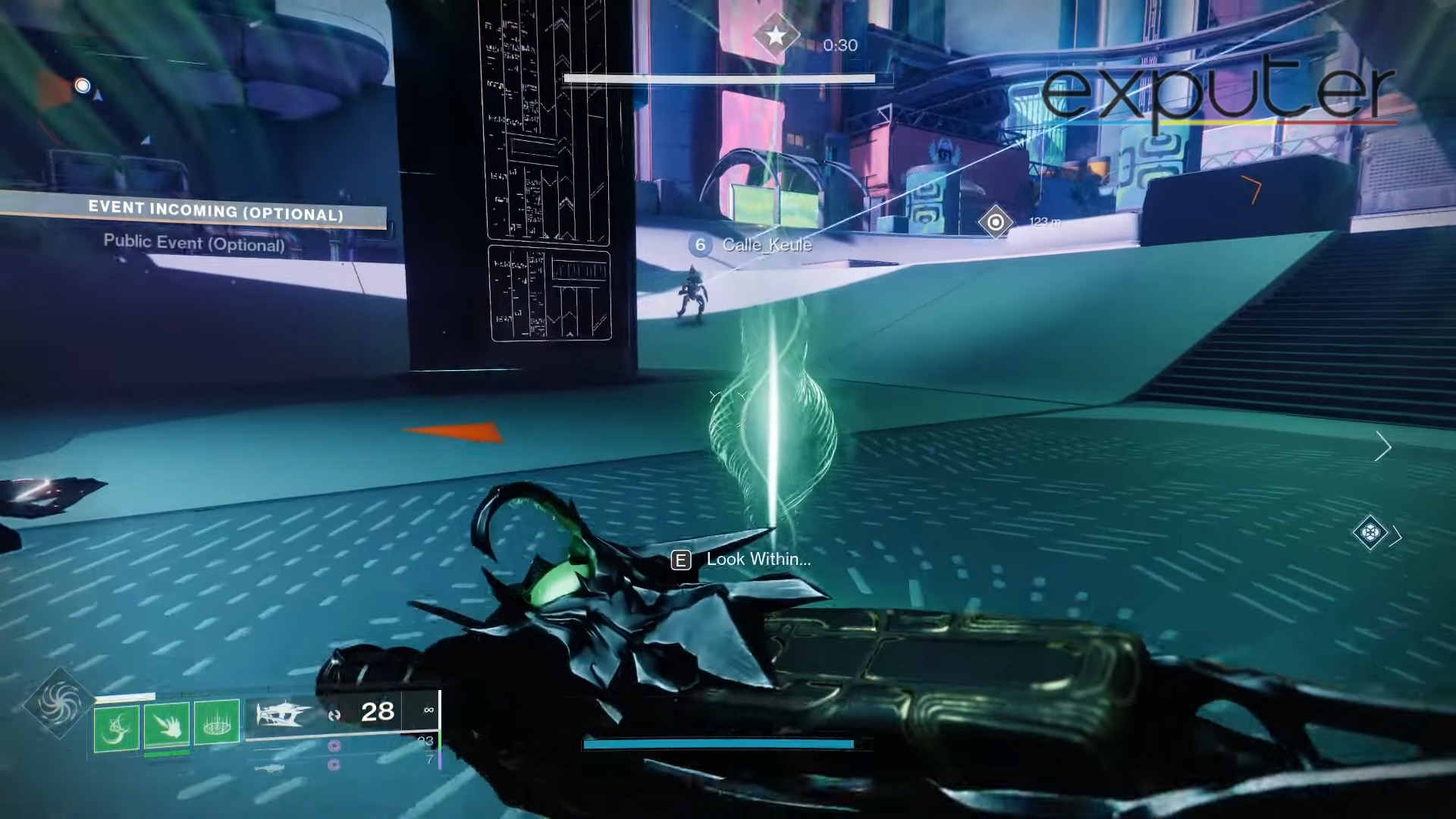Expand the chevron beside the objective marker
The height and width of the screenshot is (819, 1456).
click(1396, 536)
